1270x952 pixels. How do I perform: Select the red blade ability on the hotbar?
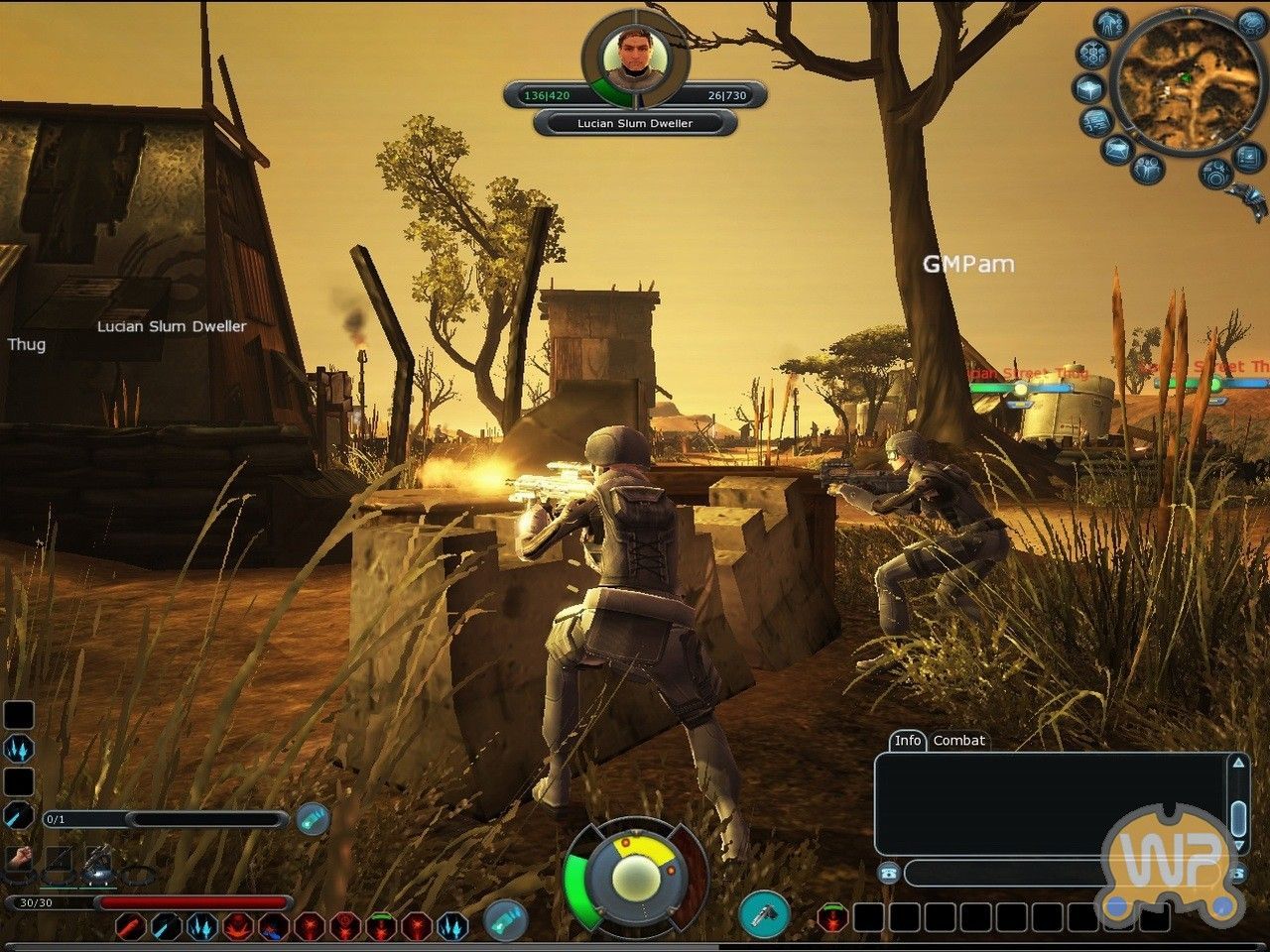[x=132, y=927]
